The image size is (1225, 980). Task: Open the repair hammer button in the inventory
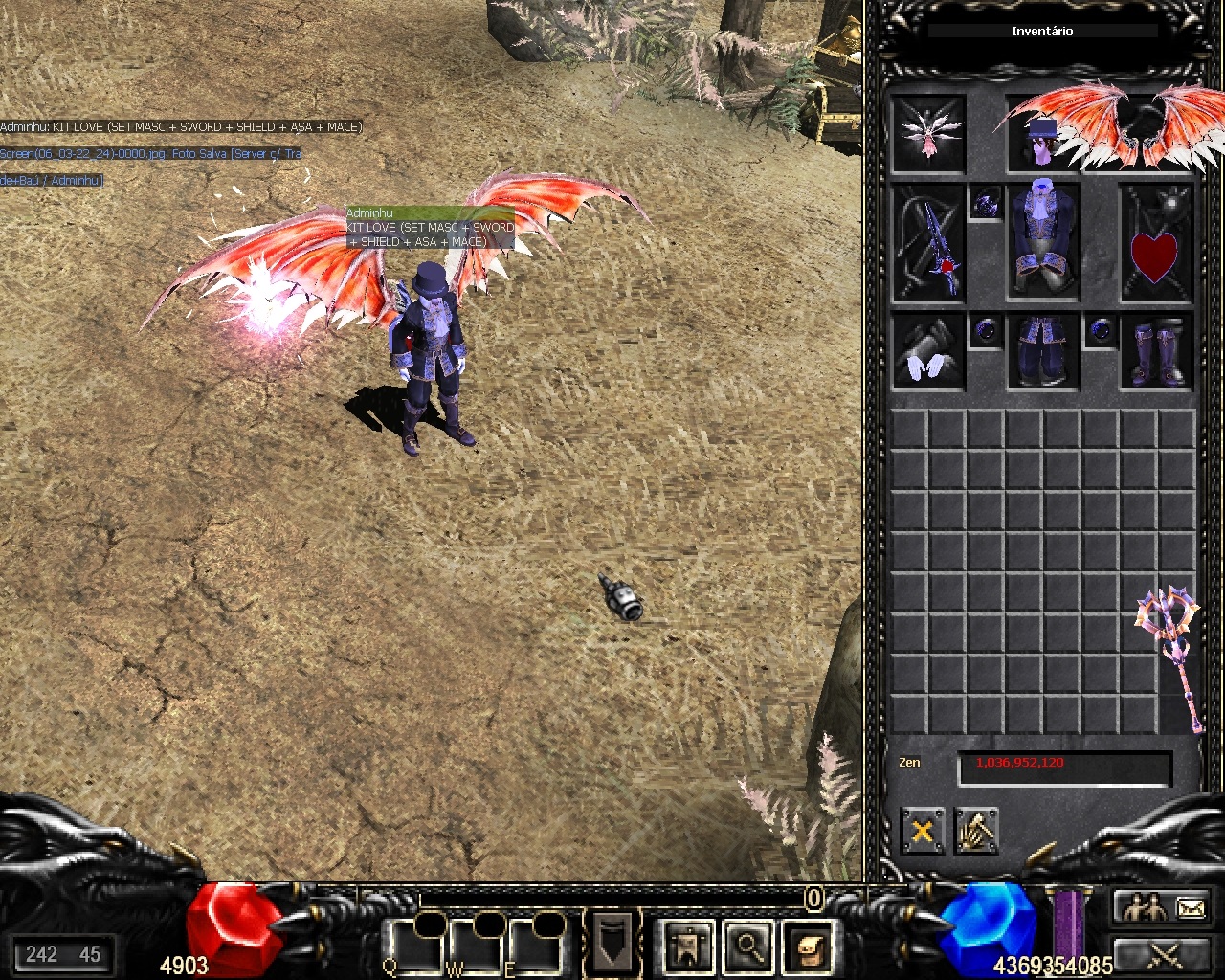pos(976,831)
